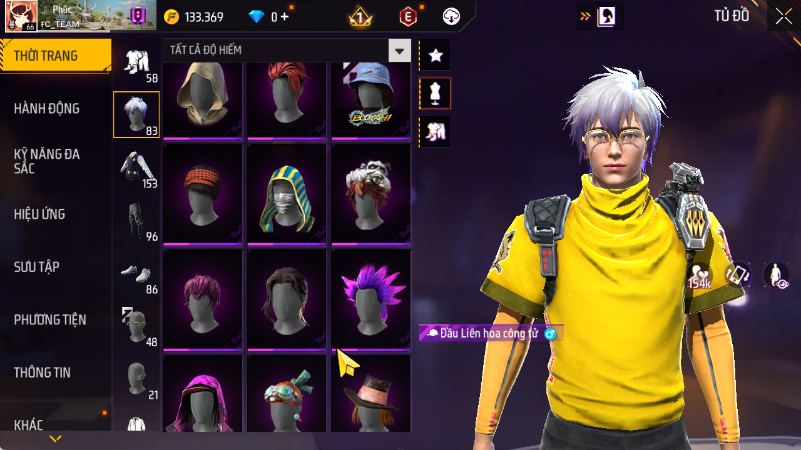Show favorites with the star filter

pyautogui.click(x=435, y=56)
